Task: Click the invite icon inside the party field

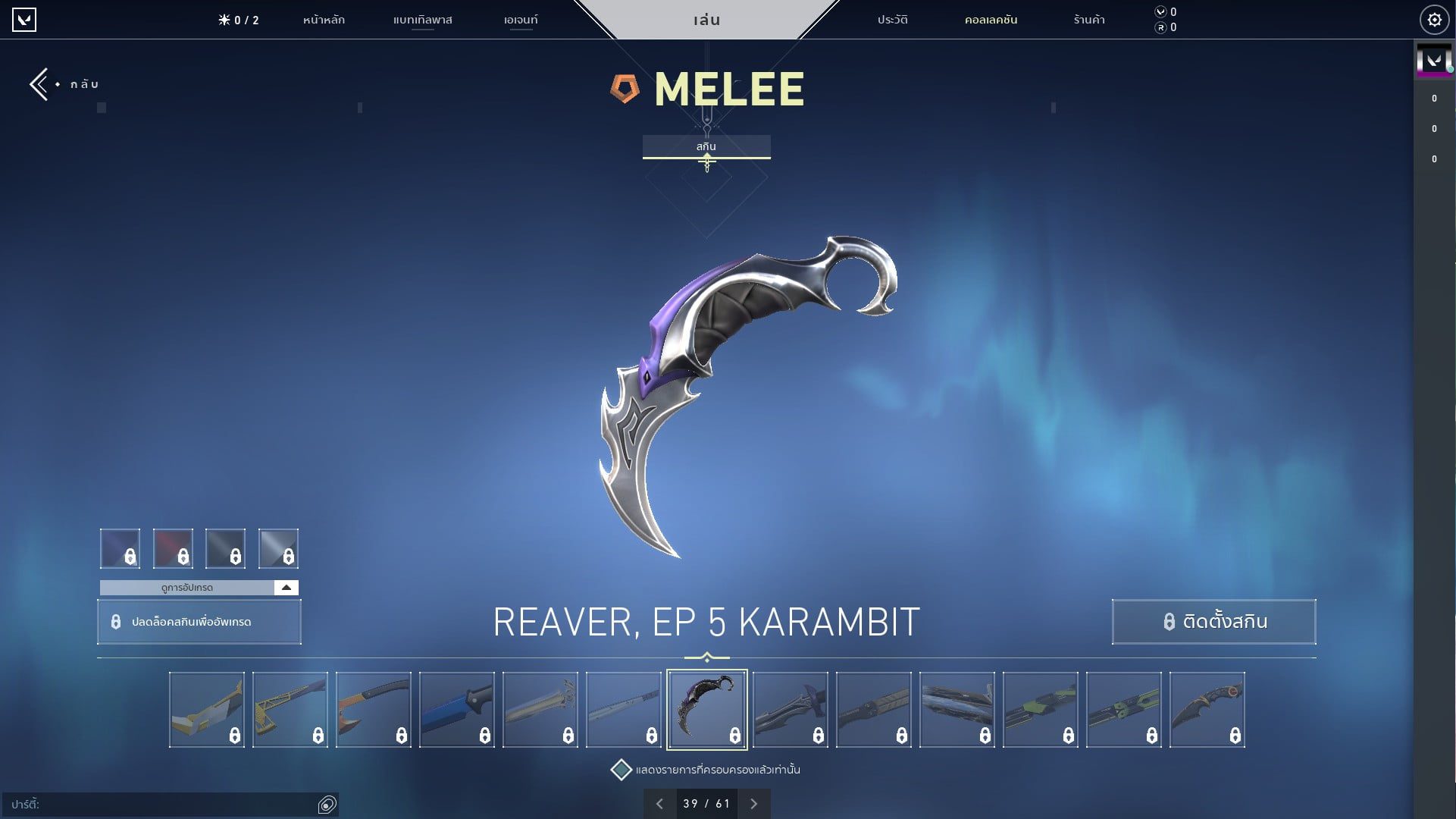Action: pyautogui.click(x=327, y=805)
